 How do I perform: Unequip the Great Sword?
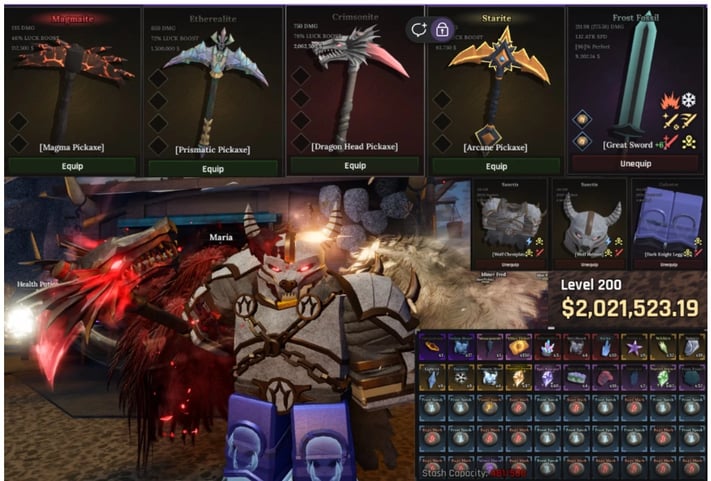tap(636, 163)
